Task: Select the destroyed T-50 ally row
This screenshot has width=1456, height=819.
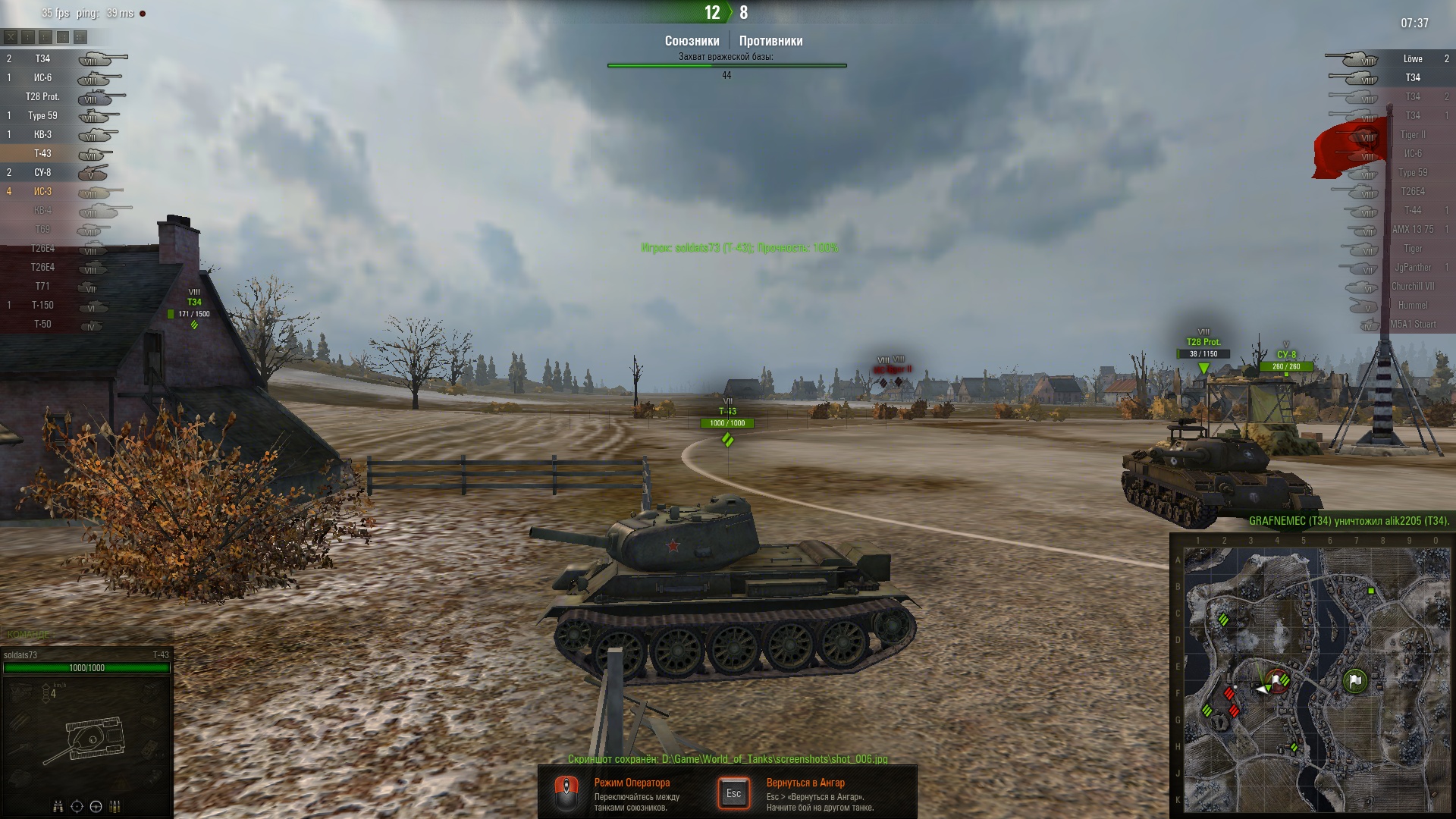Action: click(42, 325)
